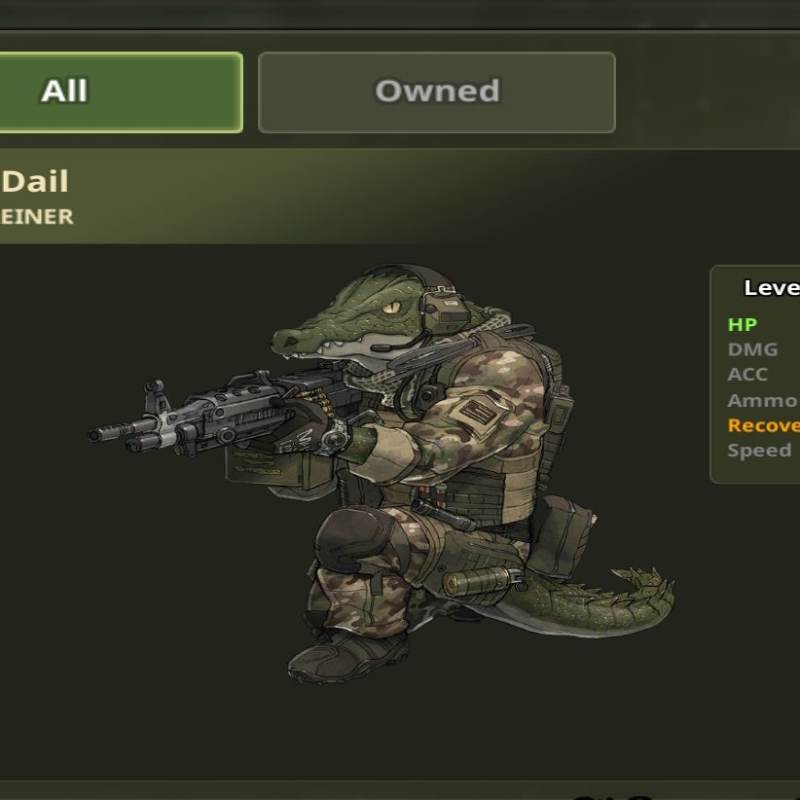Show only Owned characters

click(436, 92)
